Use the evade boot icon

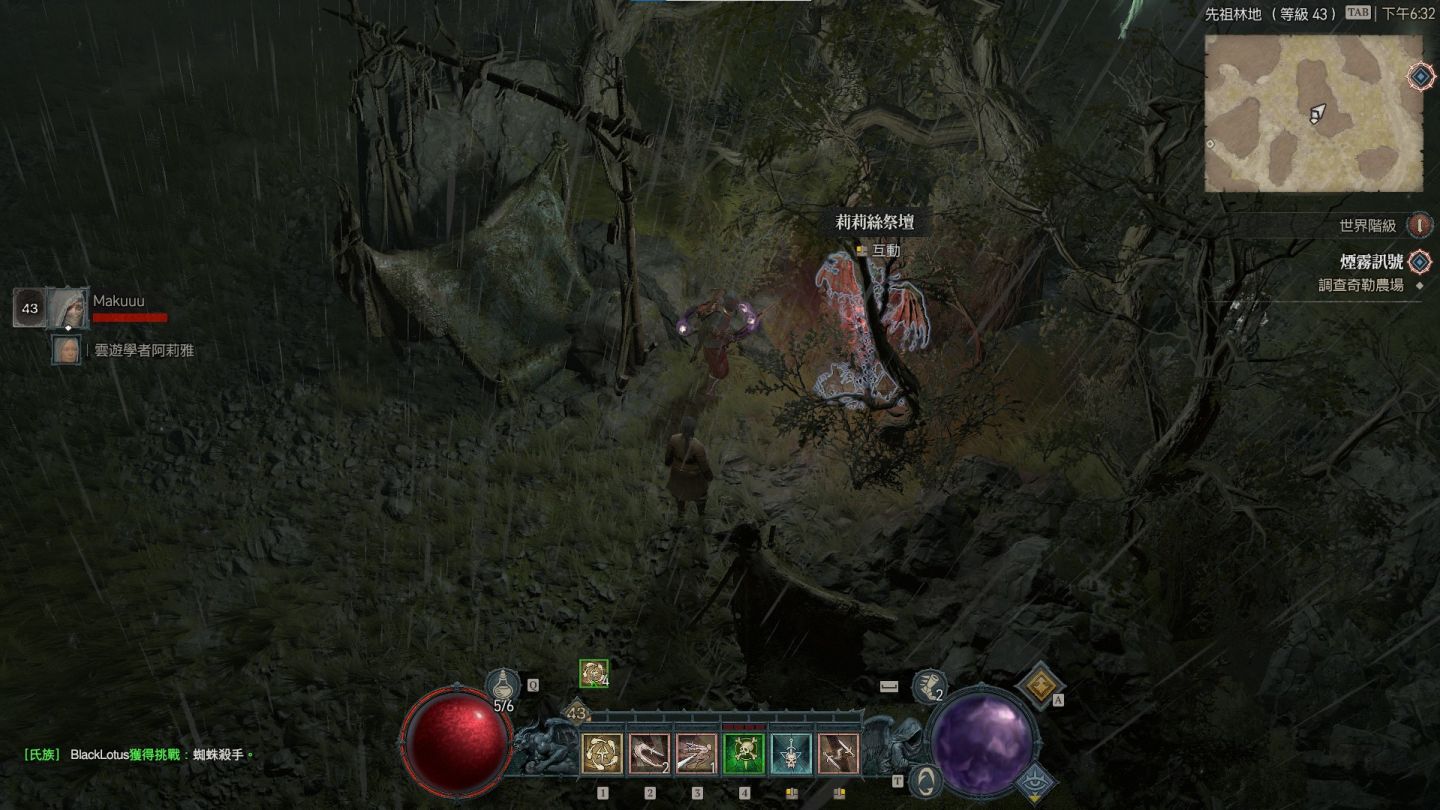click(929, 686)
